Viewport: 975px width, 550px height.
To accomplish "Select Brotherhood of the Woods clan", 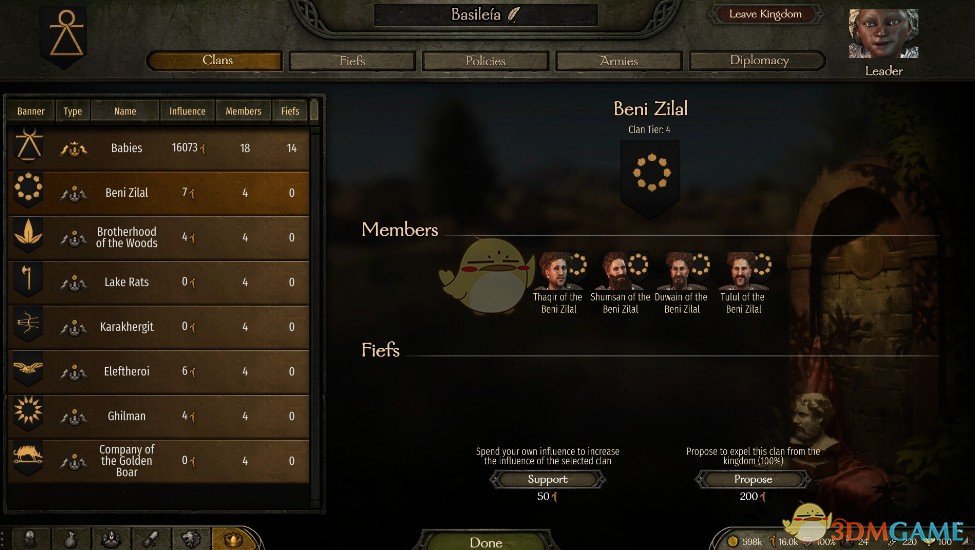I will click(x=160, y=237).
